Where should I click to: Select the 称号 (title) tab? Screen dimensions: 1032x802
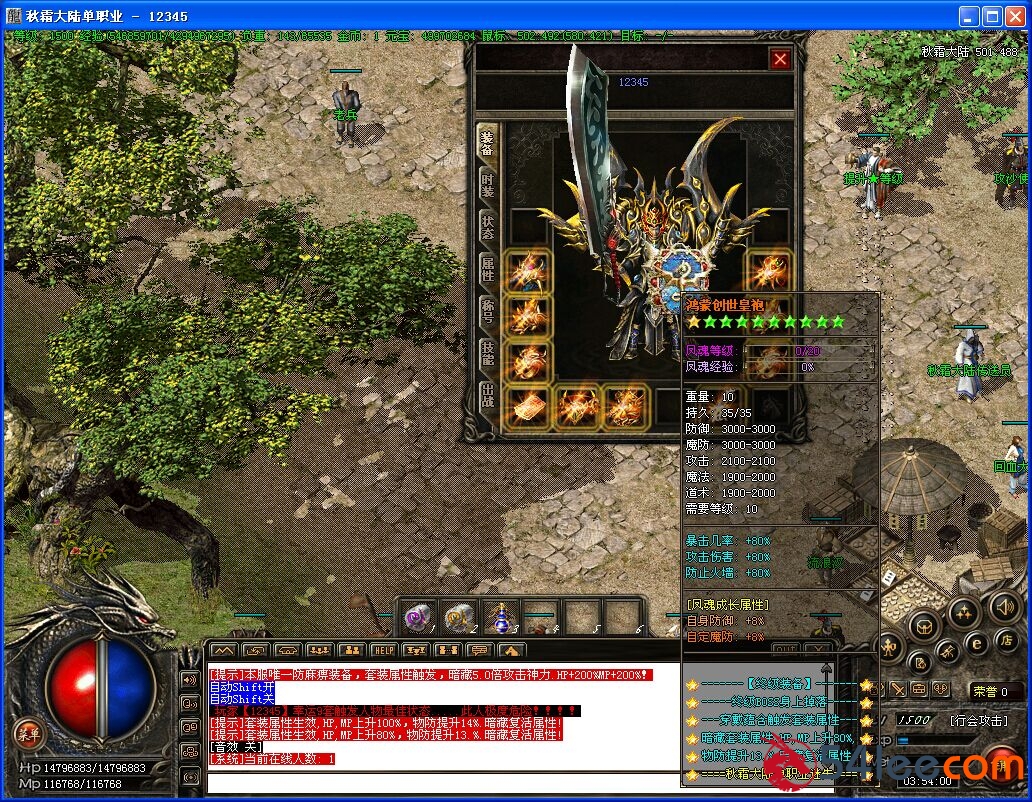(487, 311)
